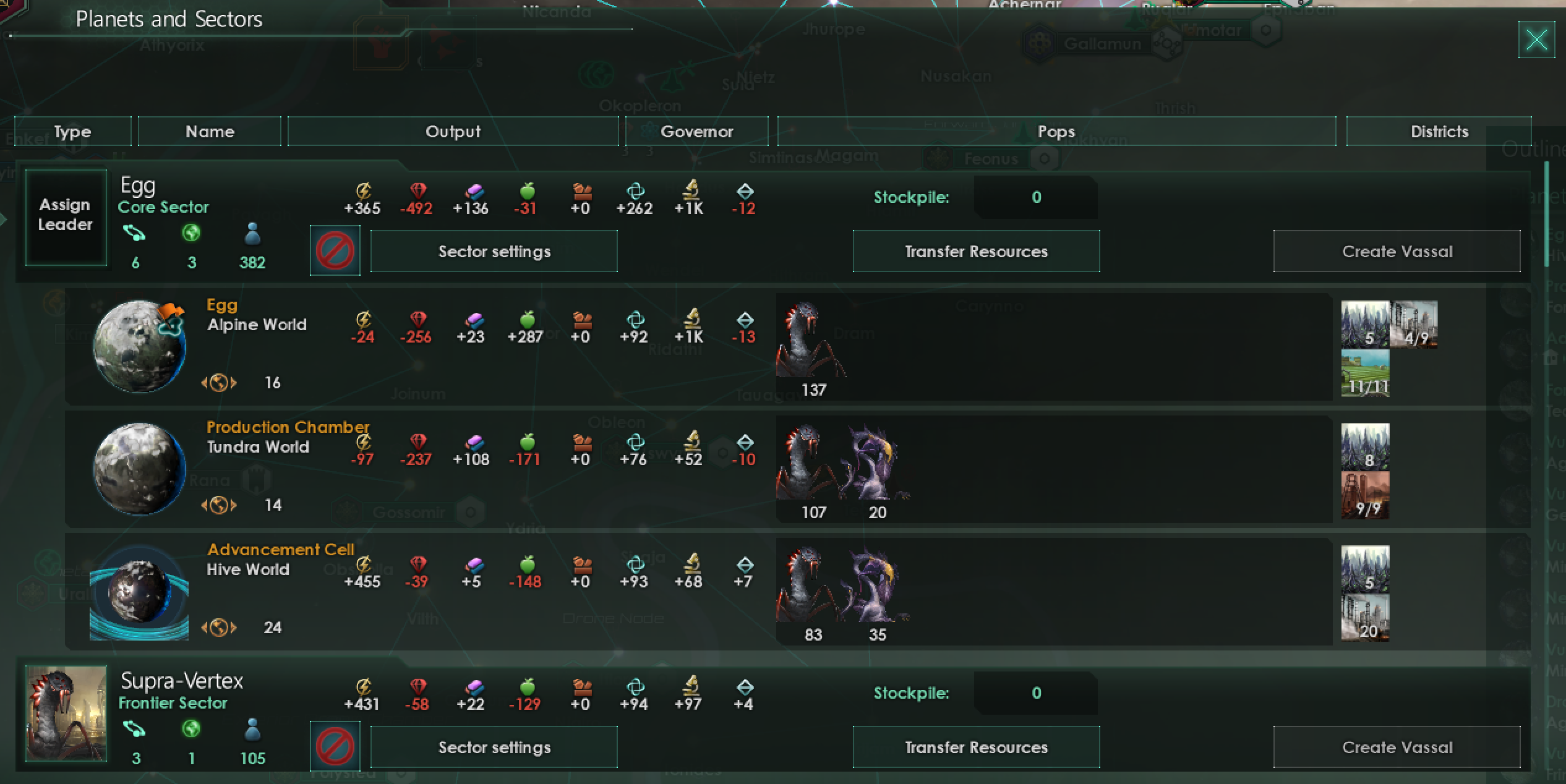Click the systems claw icon showing 6 in Core Sector
Screen dimensions: 1566x784
pos(135,234)
